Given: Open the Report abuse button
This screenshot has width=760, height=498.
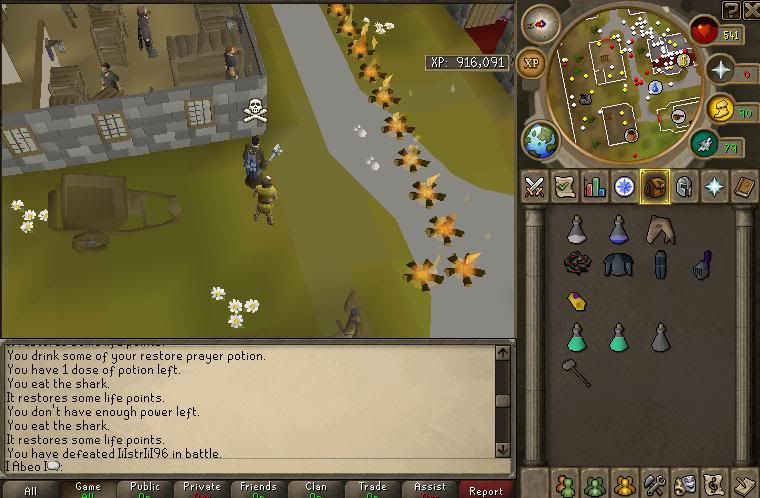Looking at the screenshot, I should 486,490.
